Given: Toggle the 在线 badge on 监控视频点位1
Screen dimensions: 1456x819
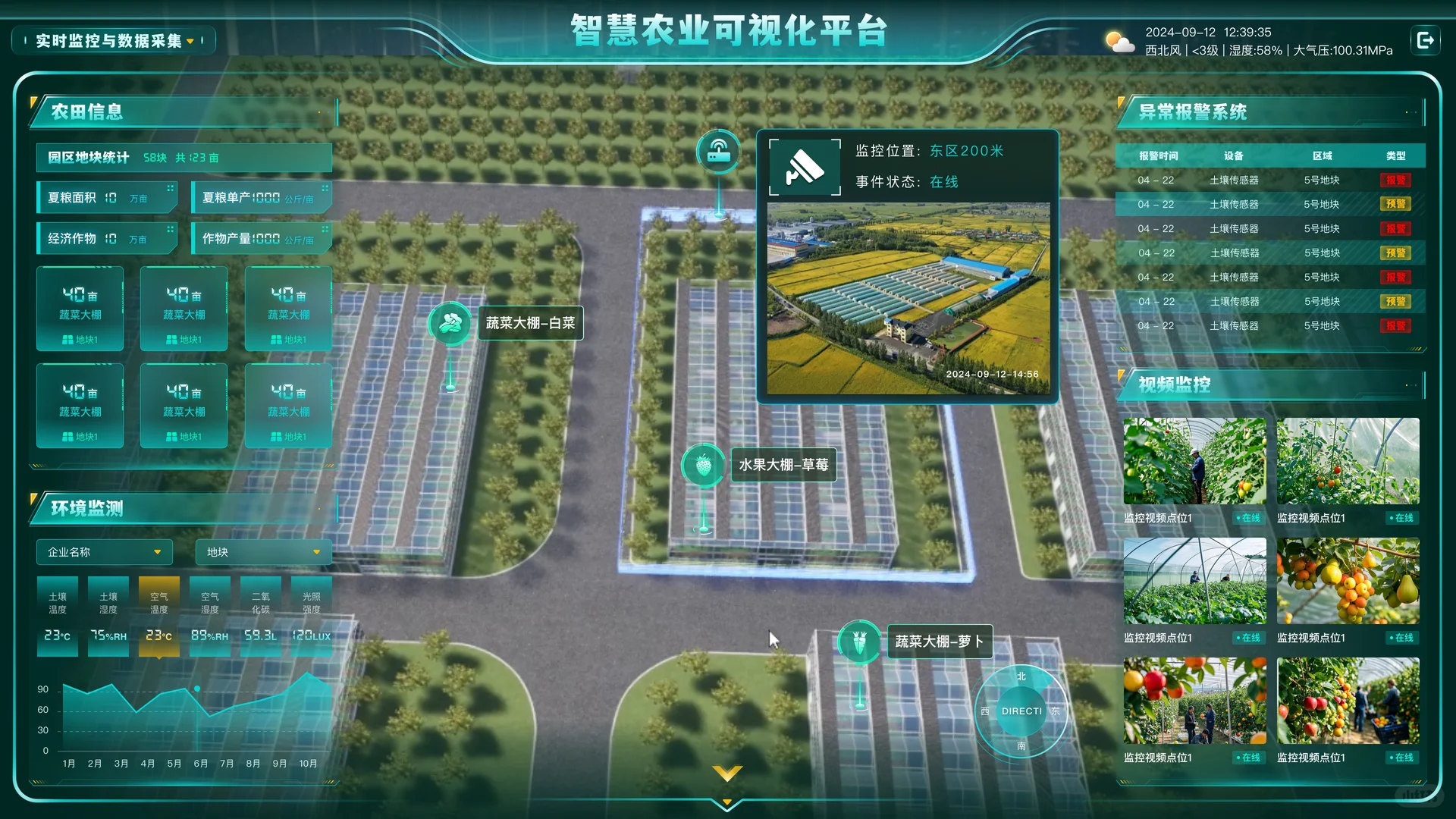Looking at the screenshot, I should pos(1250,518).
